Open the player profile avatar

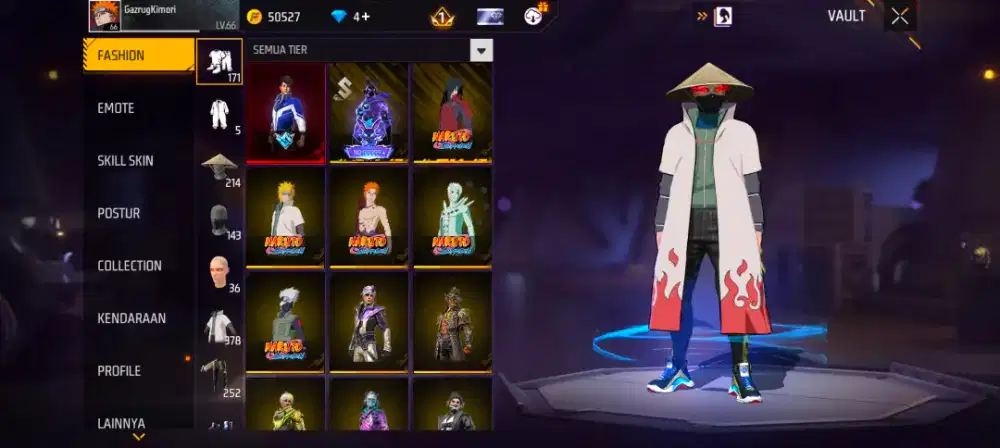[x=105, y=16]
